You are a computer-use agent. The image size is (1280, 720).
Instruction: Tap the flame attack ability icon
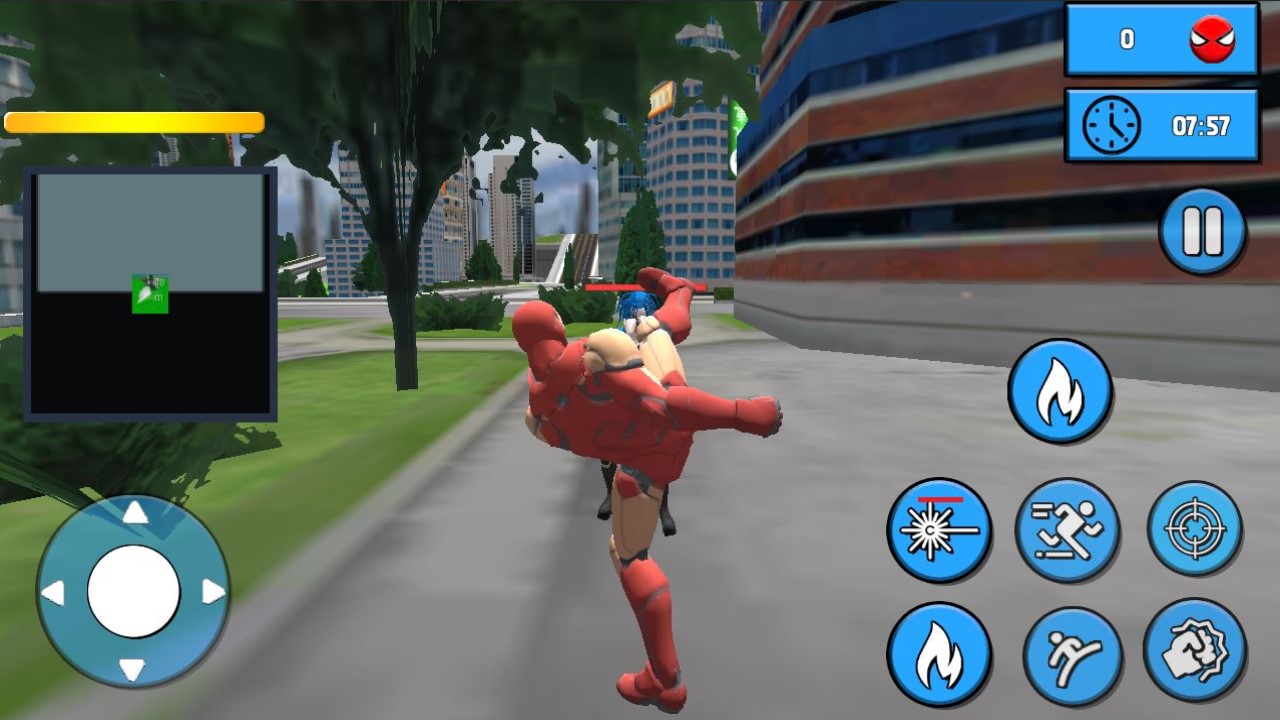point(1060,390)
